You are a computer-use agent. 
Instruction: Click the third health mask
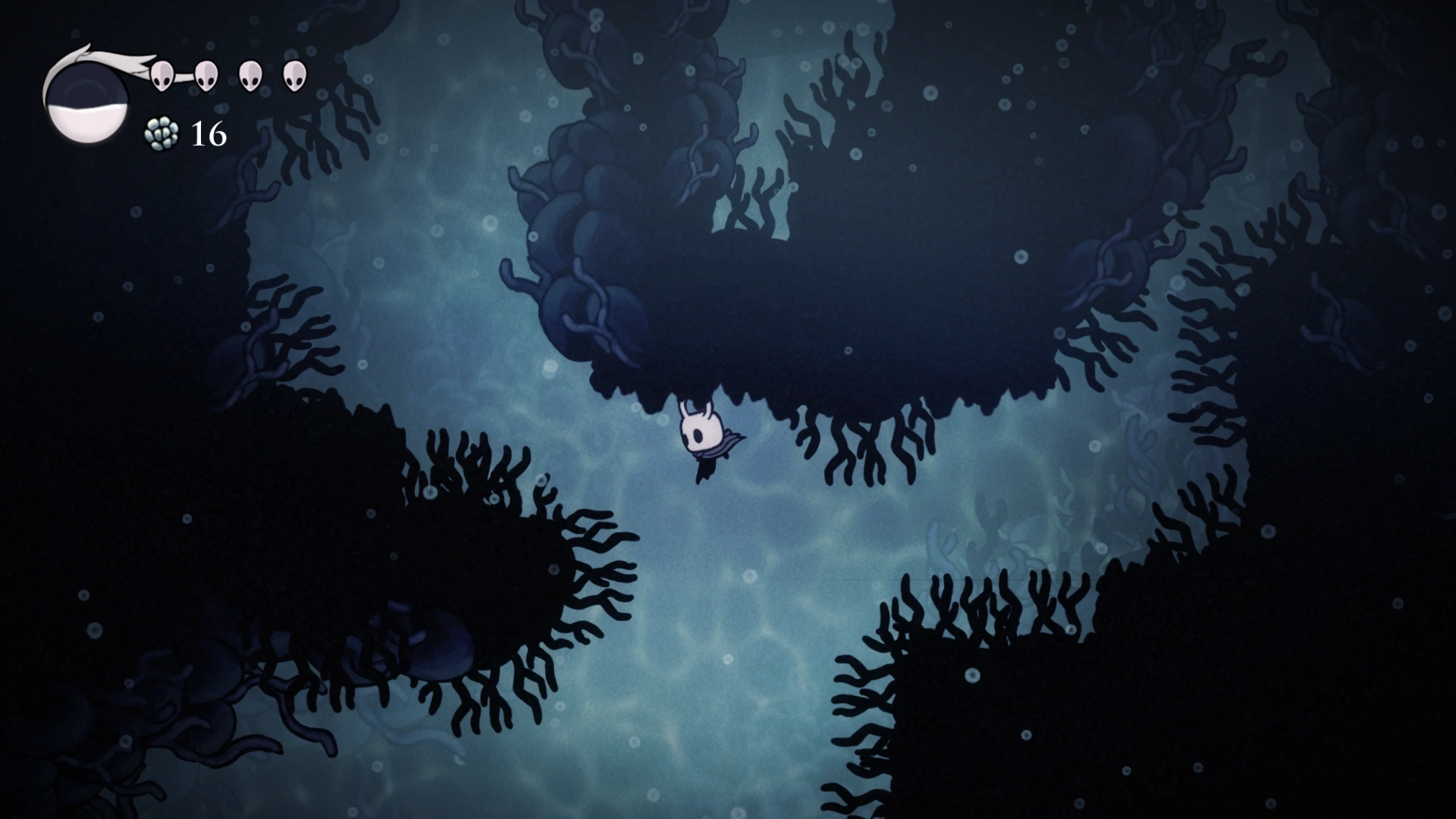tap(249, 76)
